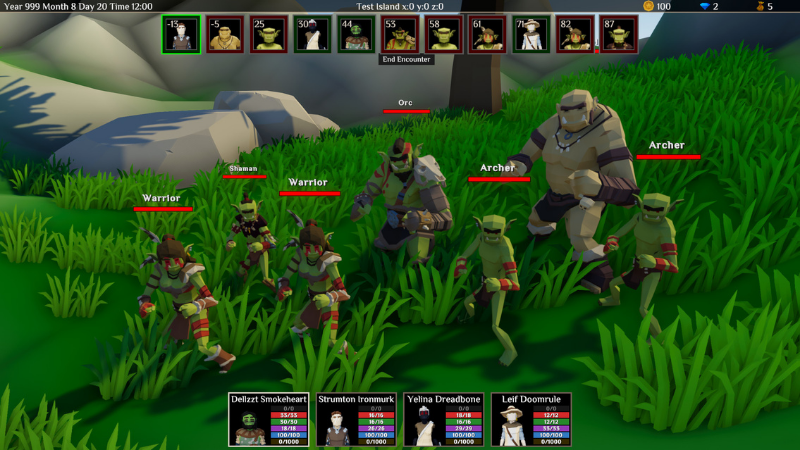Select the turn-order portrait numbered -13
This screenshot has width=800, height=450.
tap(181, 34)
